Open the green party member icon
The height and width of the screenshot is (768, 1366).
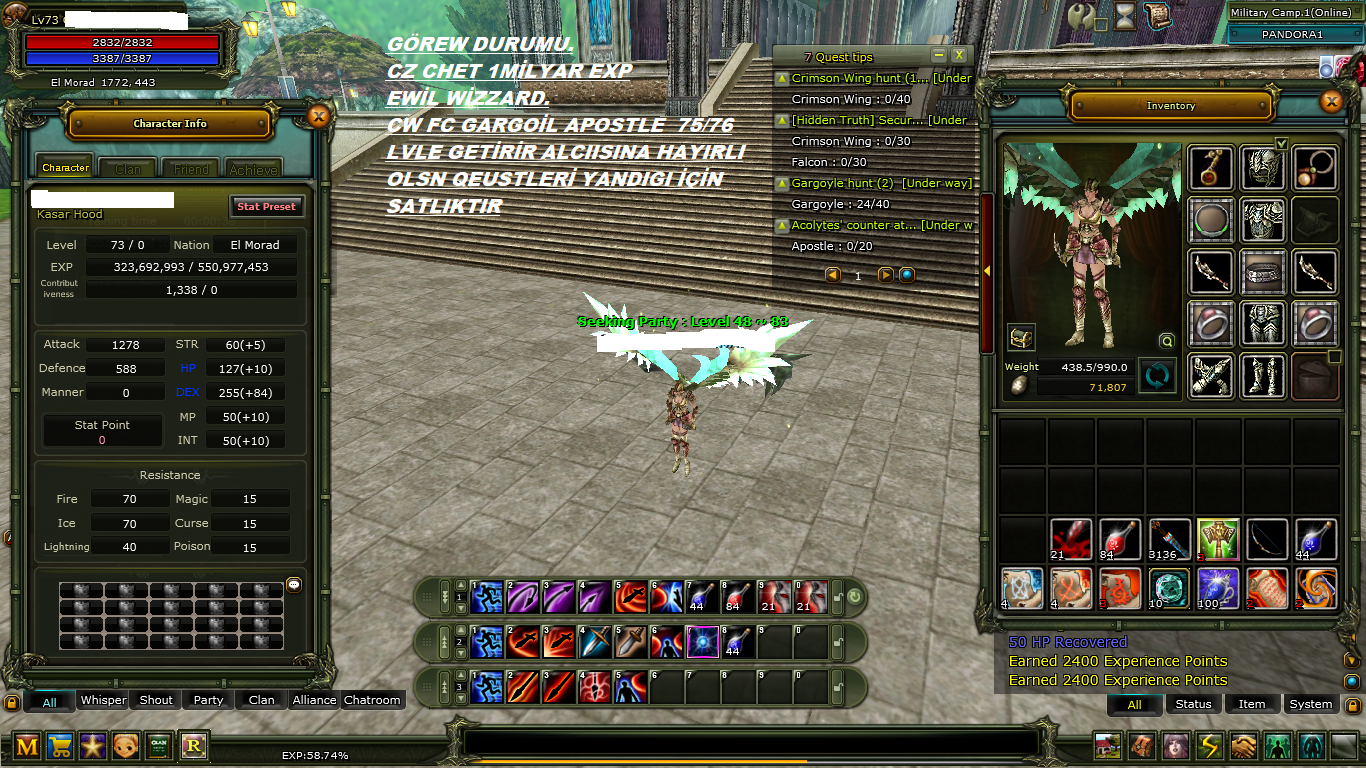[x=1277, y=746]
